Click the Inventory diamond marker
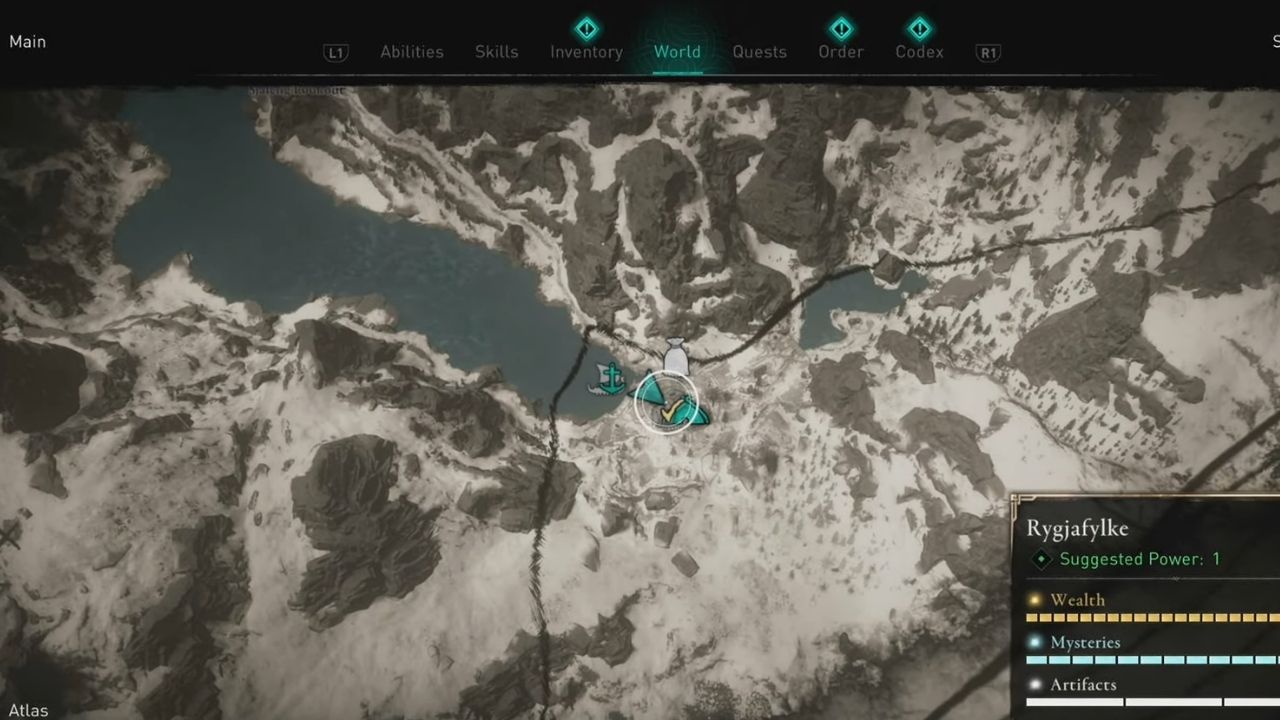1280x720 pixels. click(585, 27)
